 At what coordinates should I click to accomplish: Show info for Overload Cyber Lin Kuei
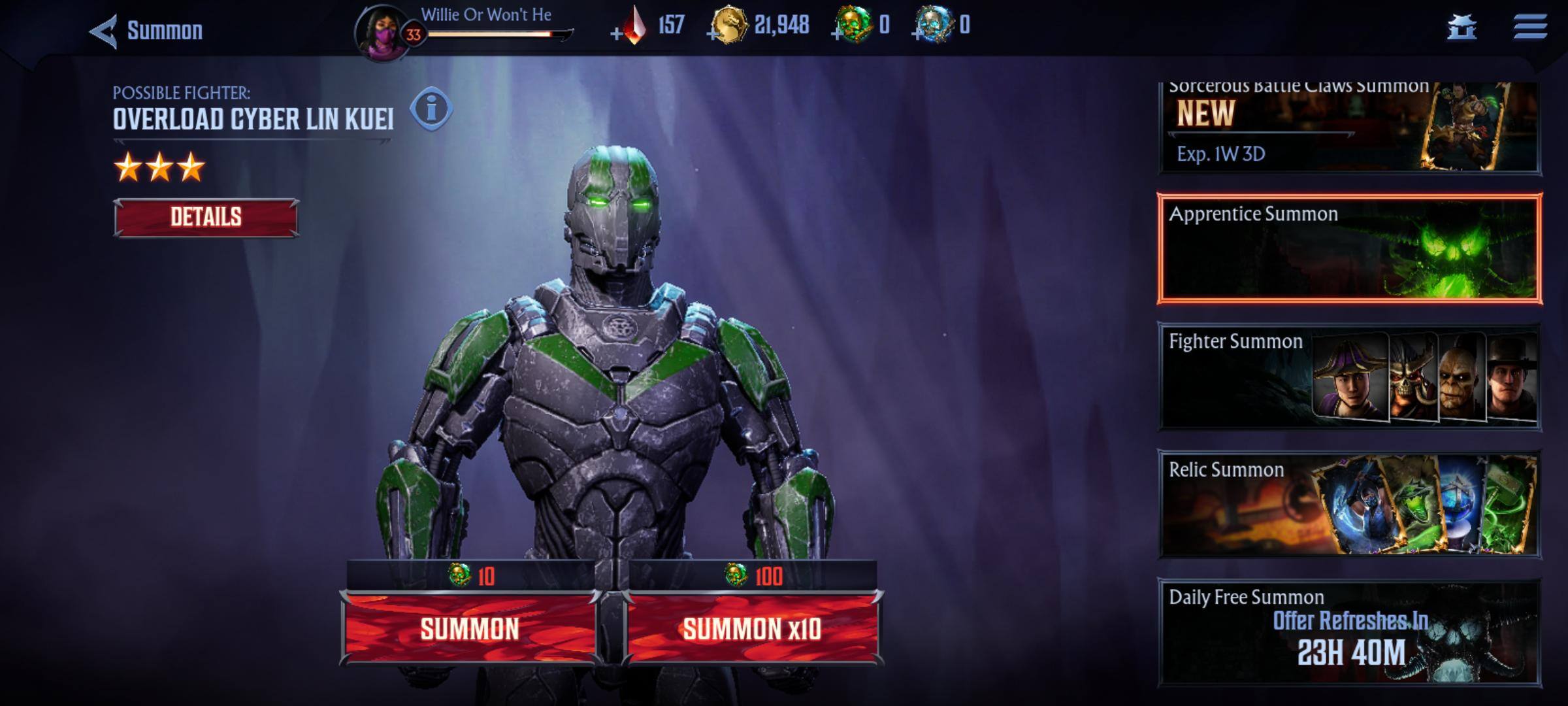point(431,109)
